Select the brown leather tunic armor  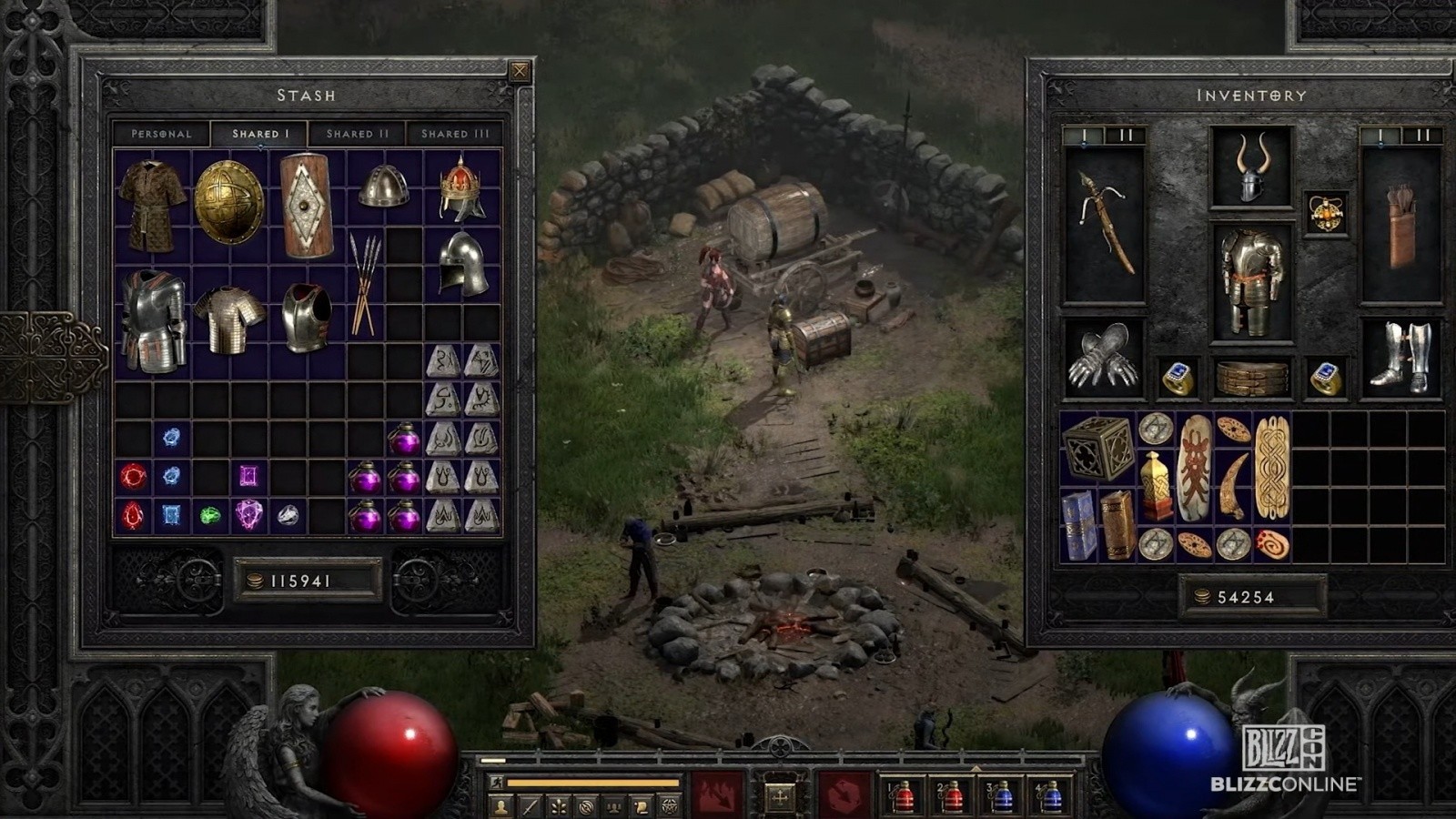pos(152,204)
